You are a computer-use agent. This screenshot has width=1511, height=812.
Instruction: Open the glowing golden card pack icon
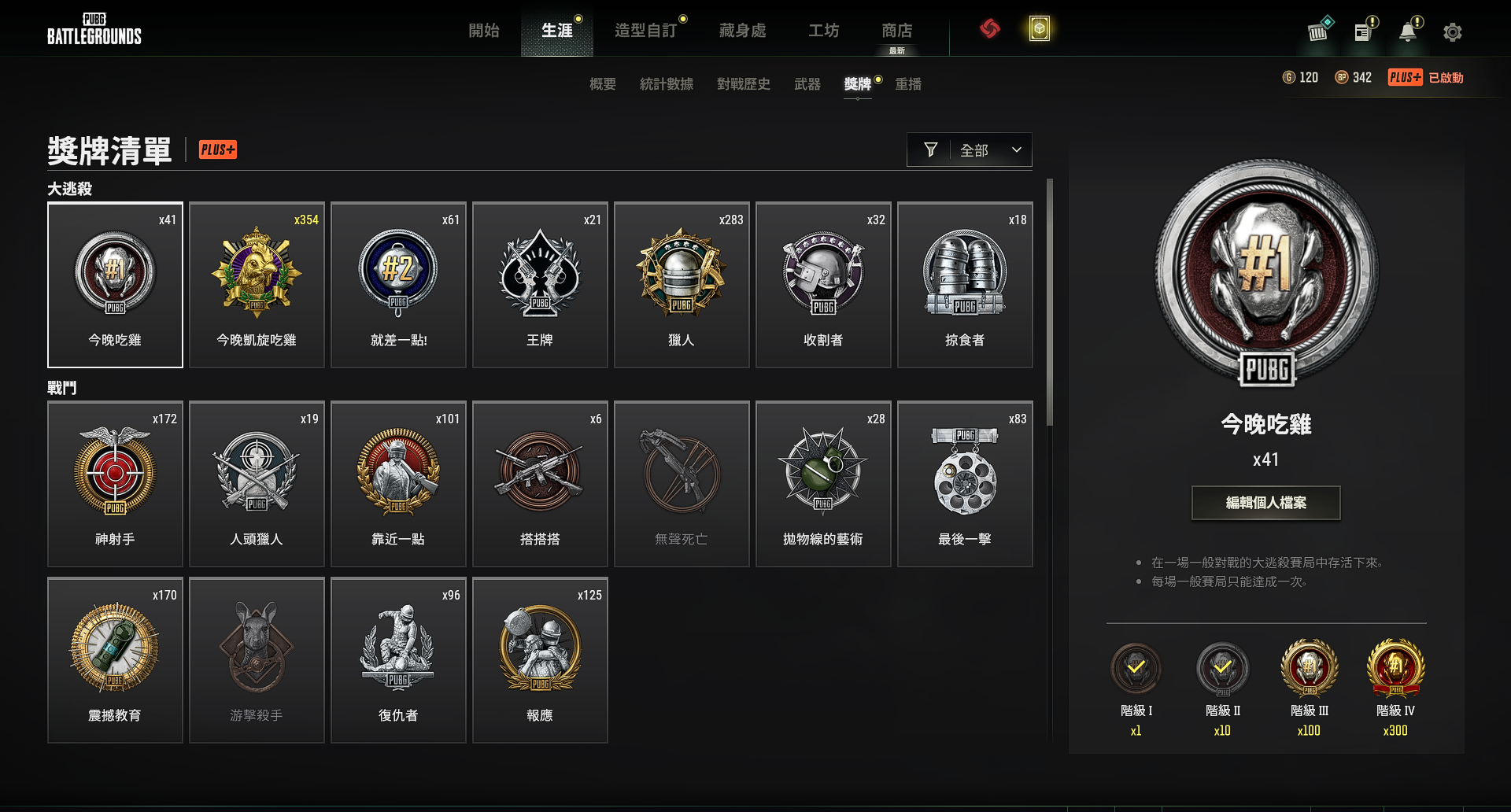click(1039, 28)
